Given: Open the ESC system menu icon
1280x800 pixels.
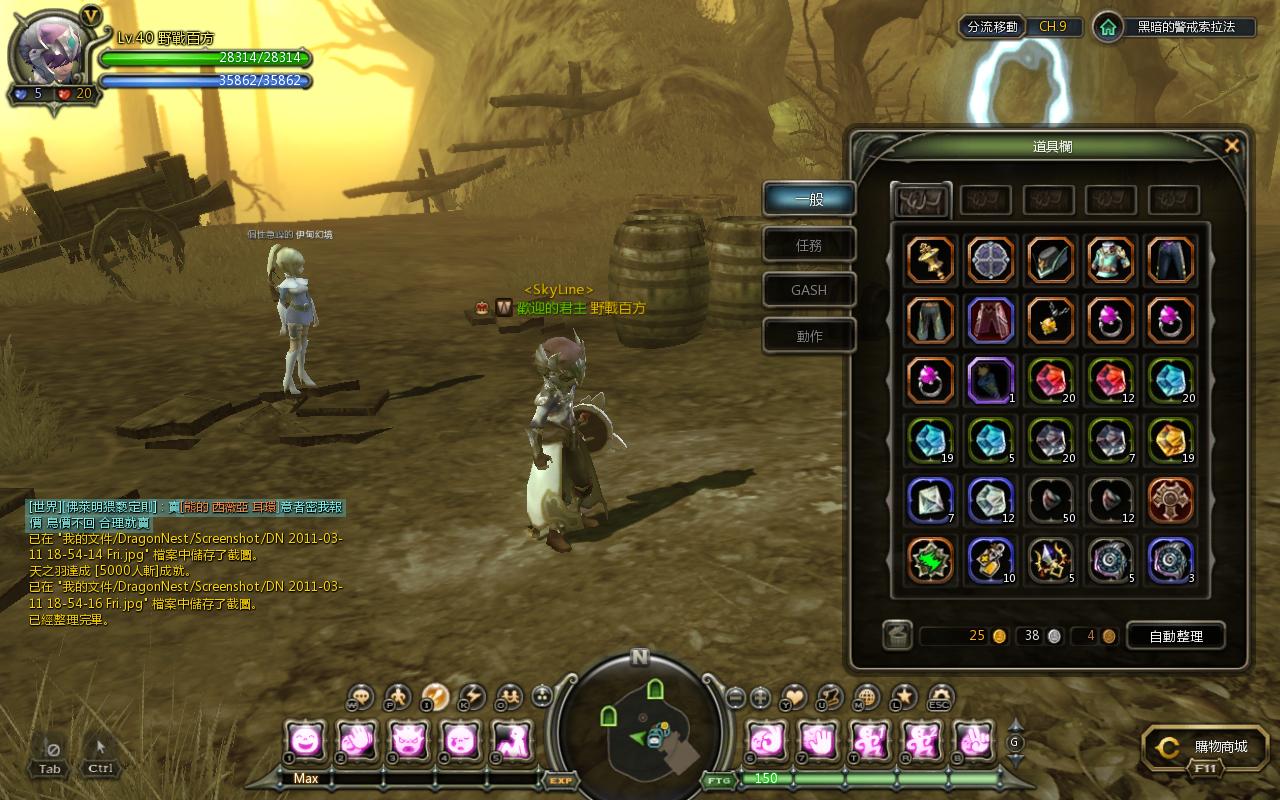Looking at the screenshot, I should click(x=939, y=697).
